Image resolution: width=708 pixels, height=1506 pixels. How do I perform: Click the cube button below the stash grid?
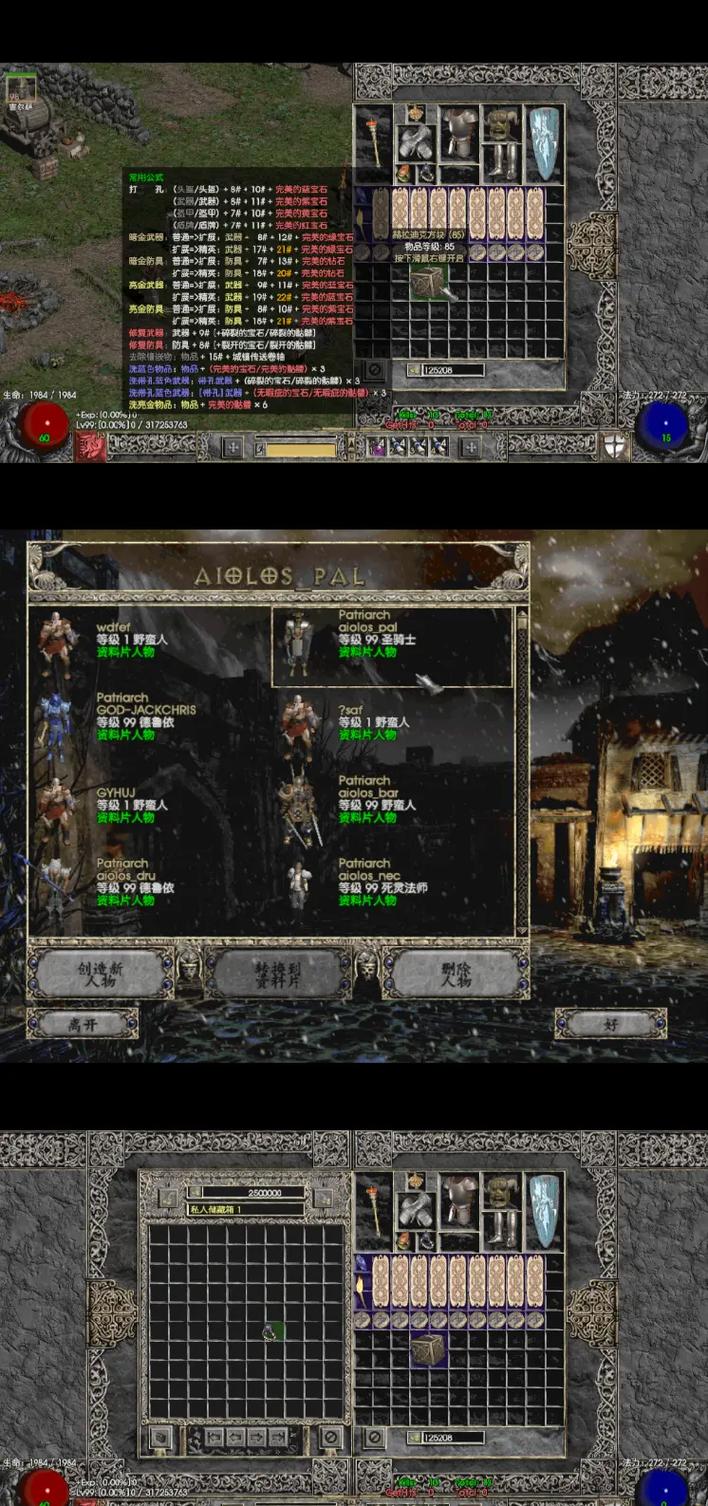[159, 1440]
